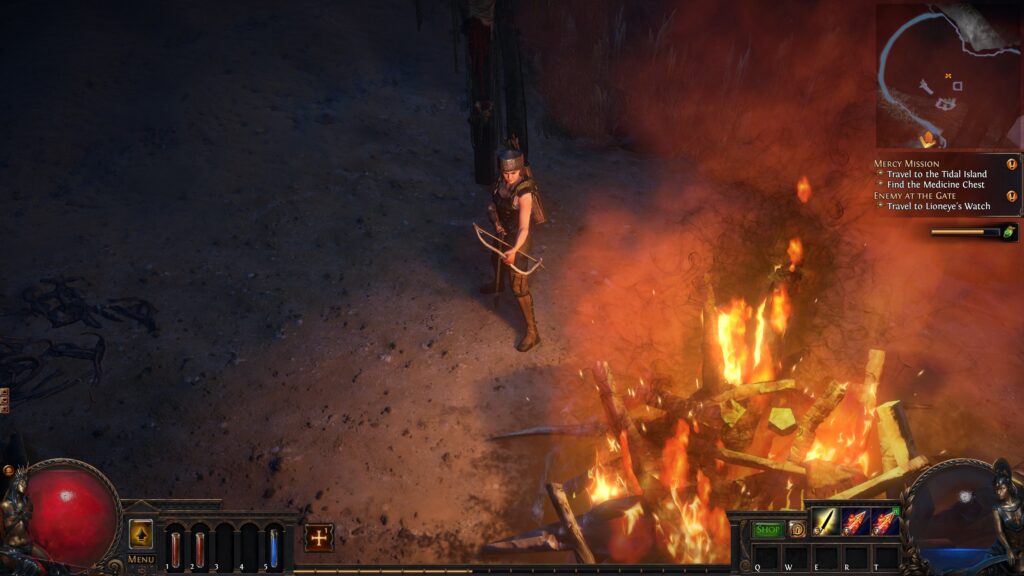Select the default bow attack skill

825,521
